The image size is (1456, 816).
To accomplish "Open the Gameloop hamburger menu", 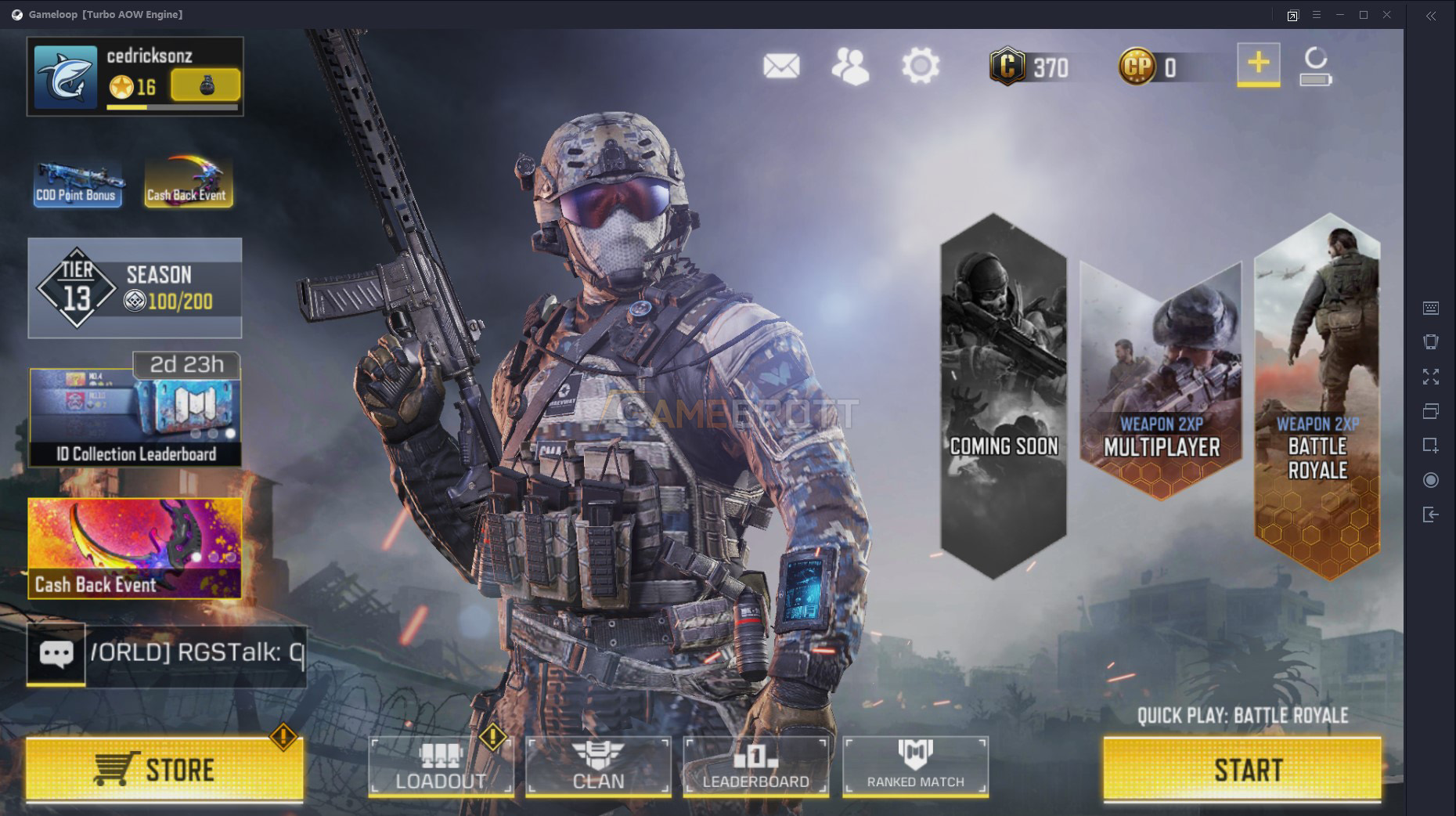I will [x=1317, y=14].
